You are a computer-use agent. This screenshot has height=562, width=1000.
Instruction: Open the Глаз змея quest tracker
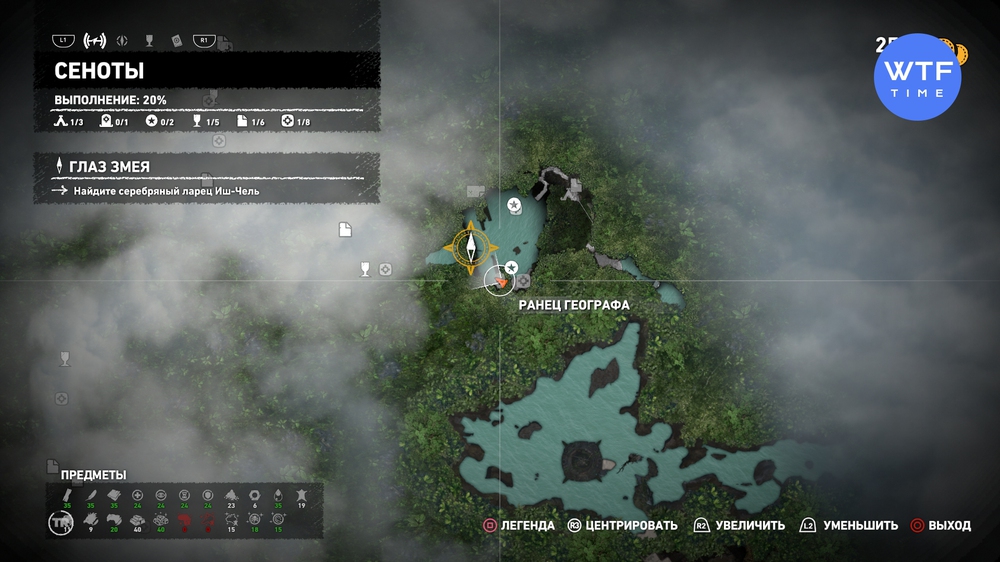(206, 166)
